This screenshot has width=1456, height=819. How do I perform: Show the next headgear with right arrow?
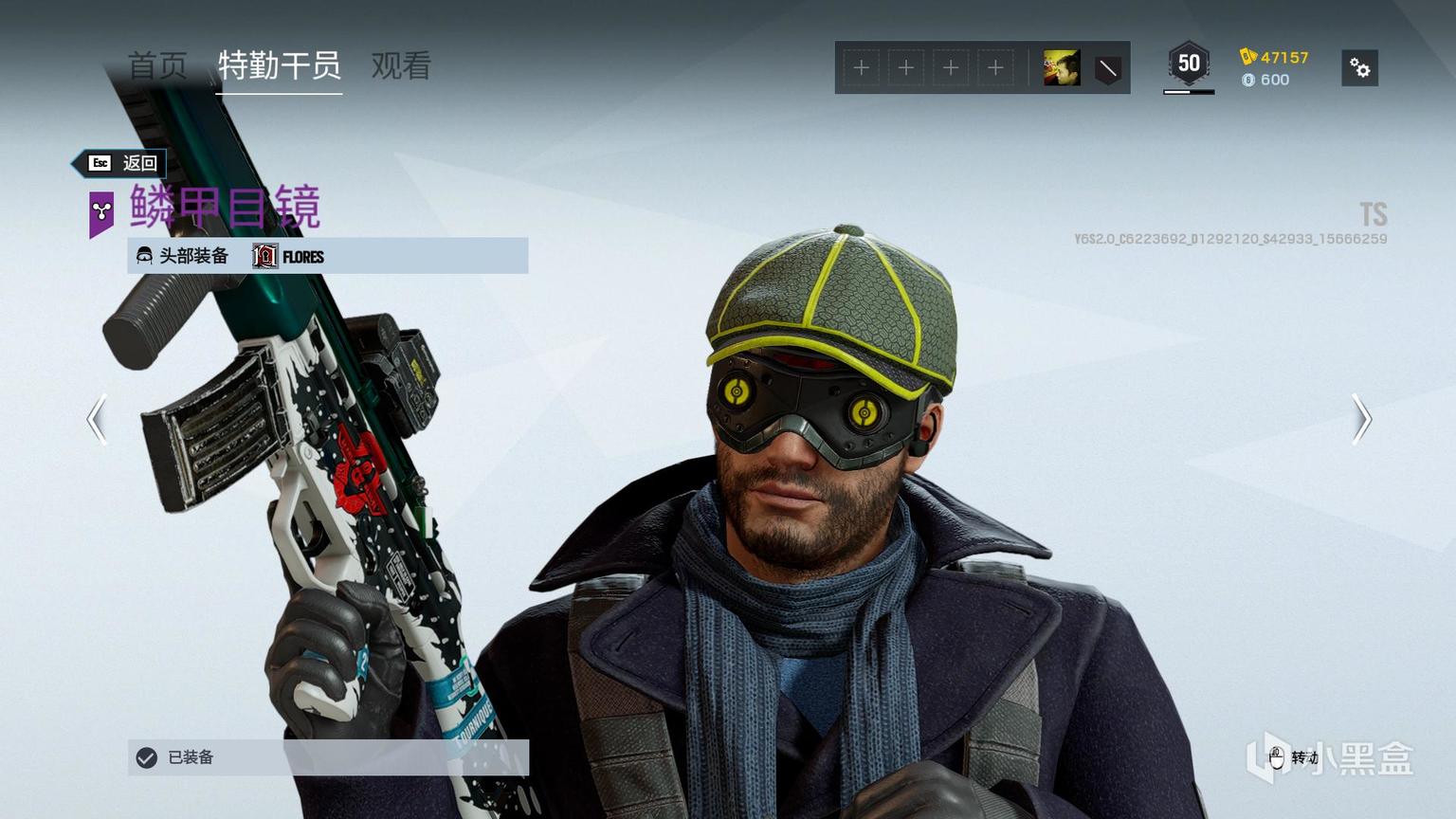pyautogui.click(x=1361, y=419)
